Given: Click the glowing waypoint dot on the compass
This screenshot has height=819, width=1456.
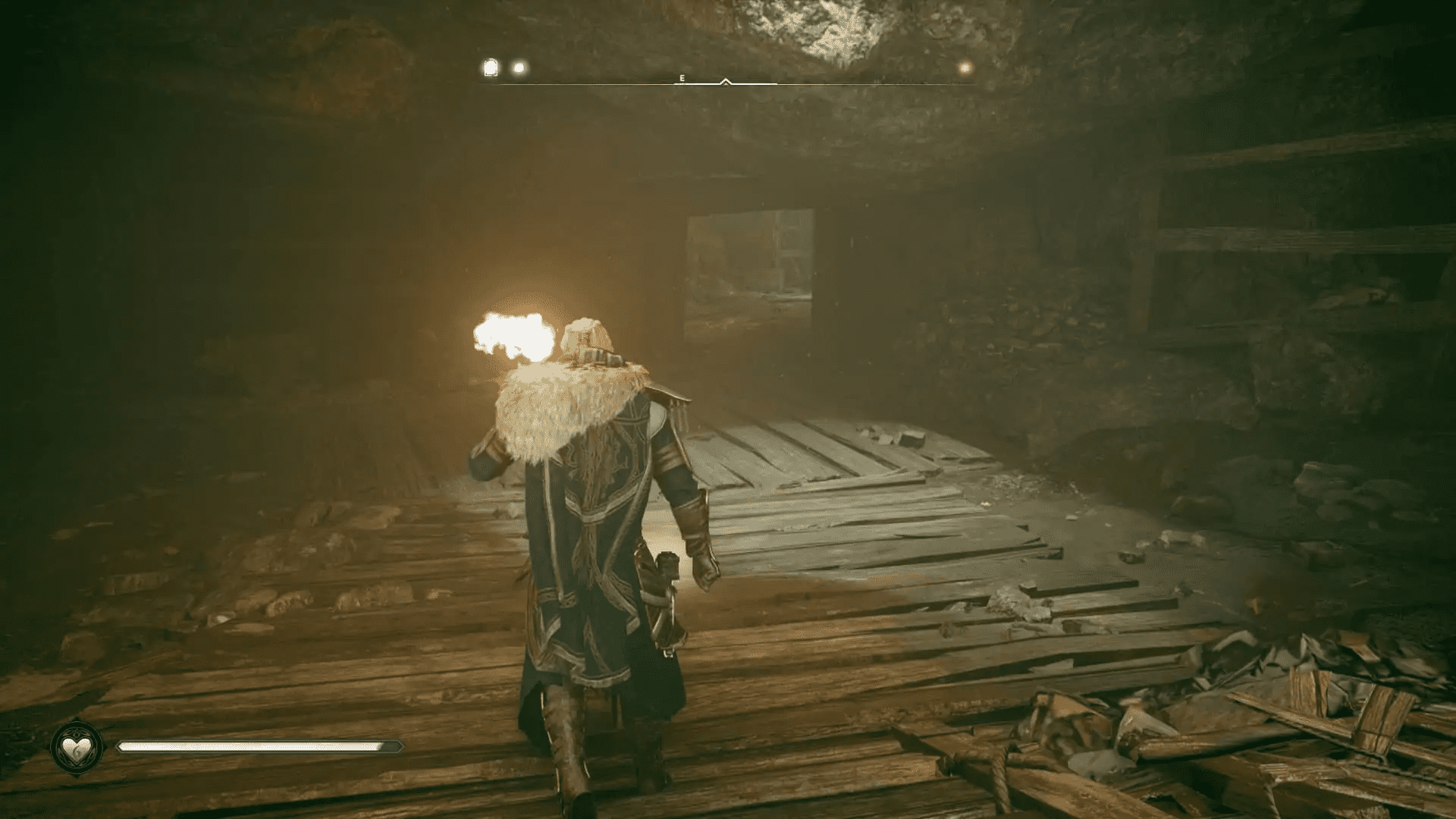Looking at the screenshot, I should click(x=518, y=67).
